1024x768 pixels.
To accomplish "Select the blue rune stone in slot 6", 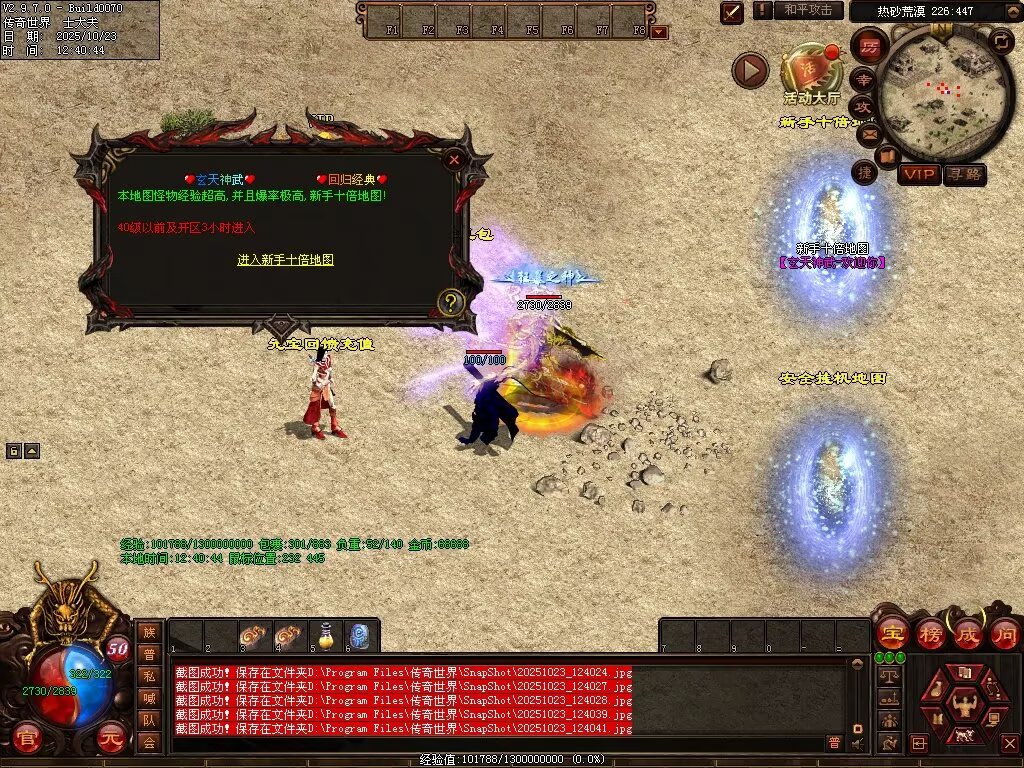I will point(359,636).
